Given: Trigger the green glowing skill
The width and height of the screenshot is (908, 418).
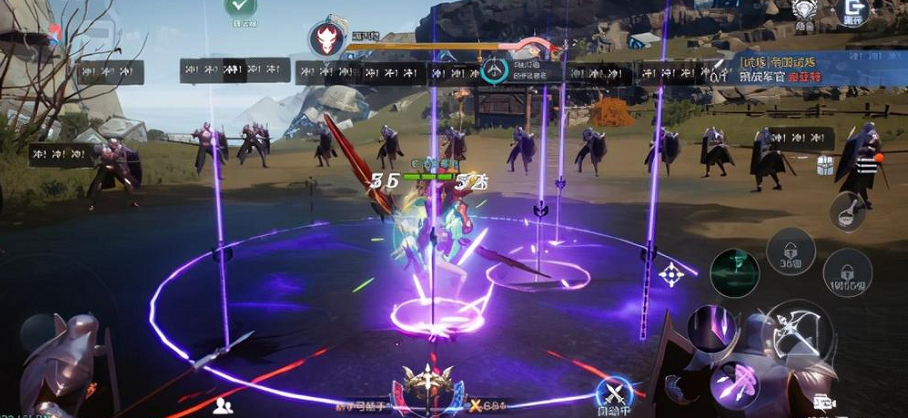Looking at the screenshot, I should point(734,273).
